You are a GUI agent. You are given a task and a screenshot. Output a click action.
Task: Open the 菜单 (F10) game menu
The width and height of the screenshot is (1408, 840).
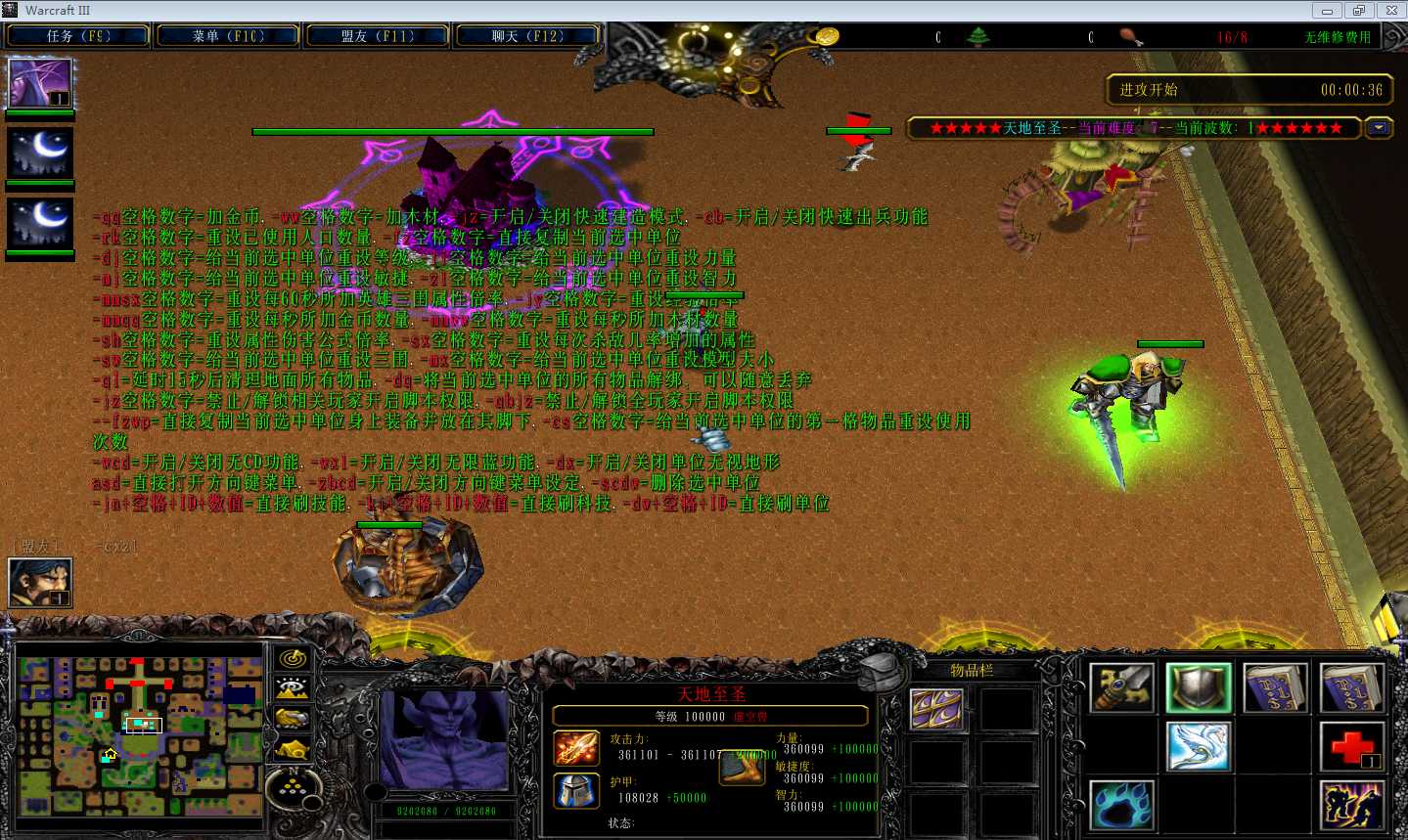[228, 36]
